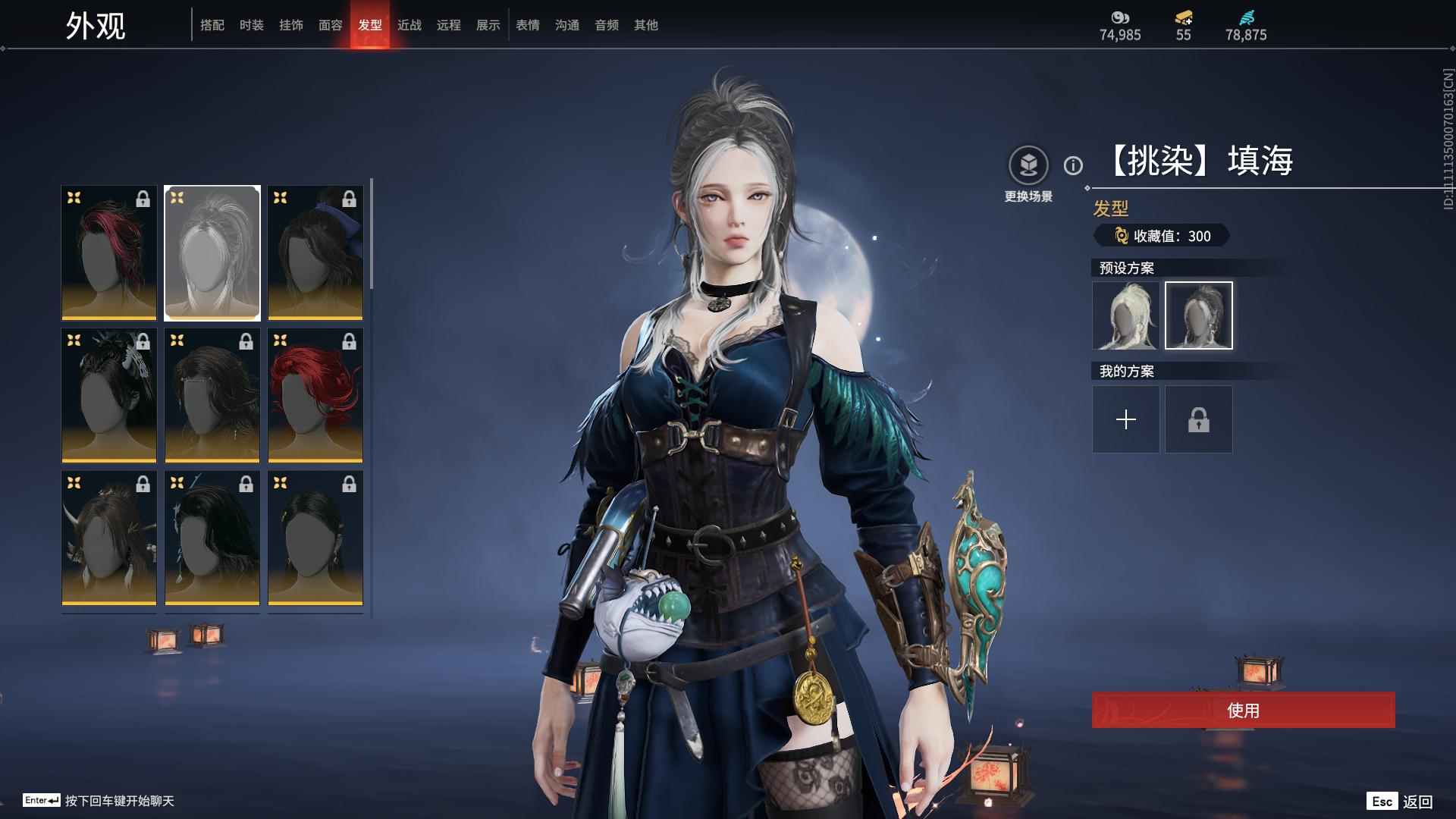This screenshot has width=1456, height=819.
Task: Pick the hairstyle with blue ribbon
Action: [x=315, y=253]
